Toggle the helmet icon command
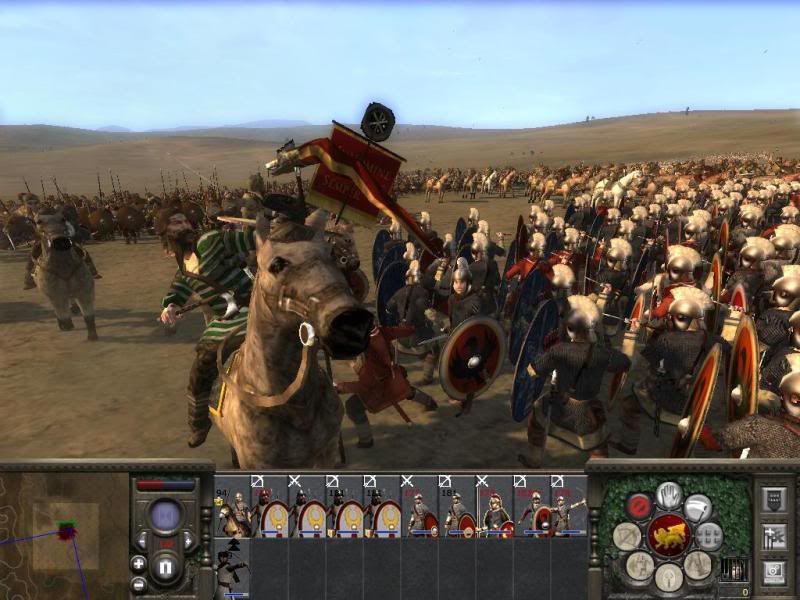 click(669, 577)
